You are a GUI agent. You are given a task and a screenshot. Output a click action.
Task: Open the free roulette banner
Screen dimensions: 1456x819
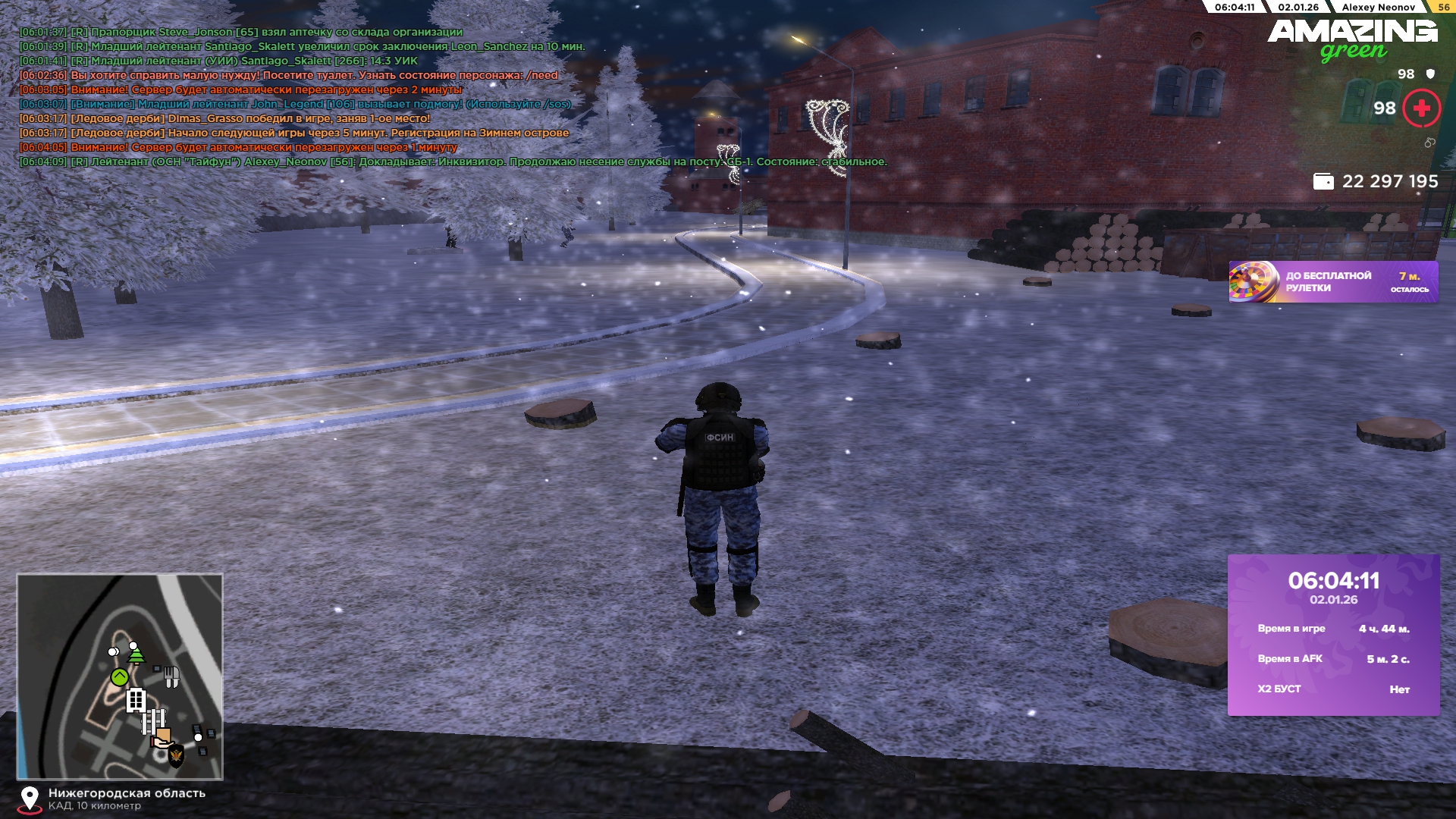(1332, 282)
